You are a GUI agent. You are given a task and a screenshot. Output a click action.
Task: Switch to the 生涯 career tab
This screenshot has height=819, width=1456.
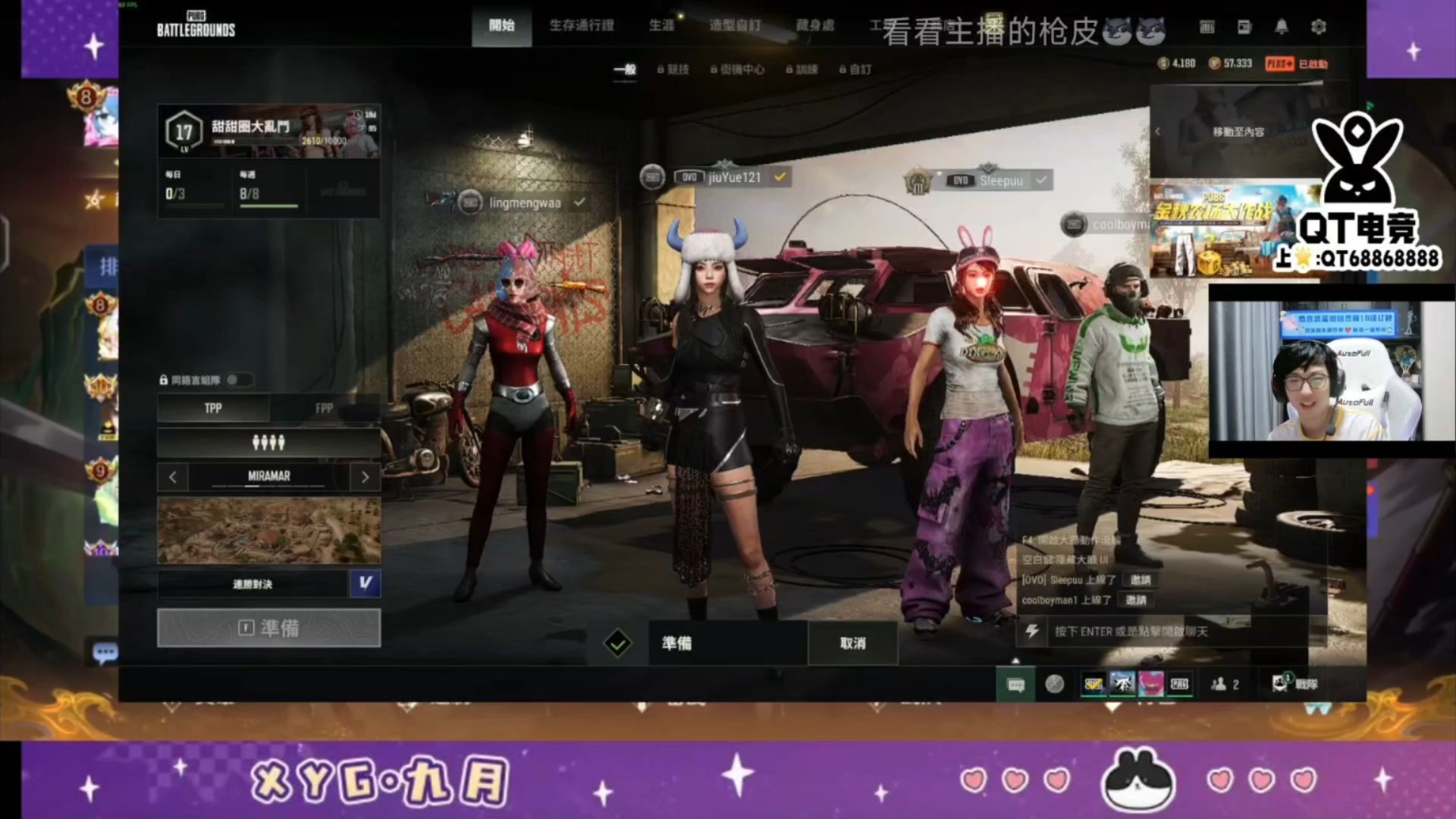tap(661, 26)
